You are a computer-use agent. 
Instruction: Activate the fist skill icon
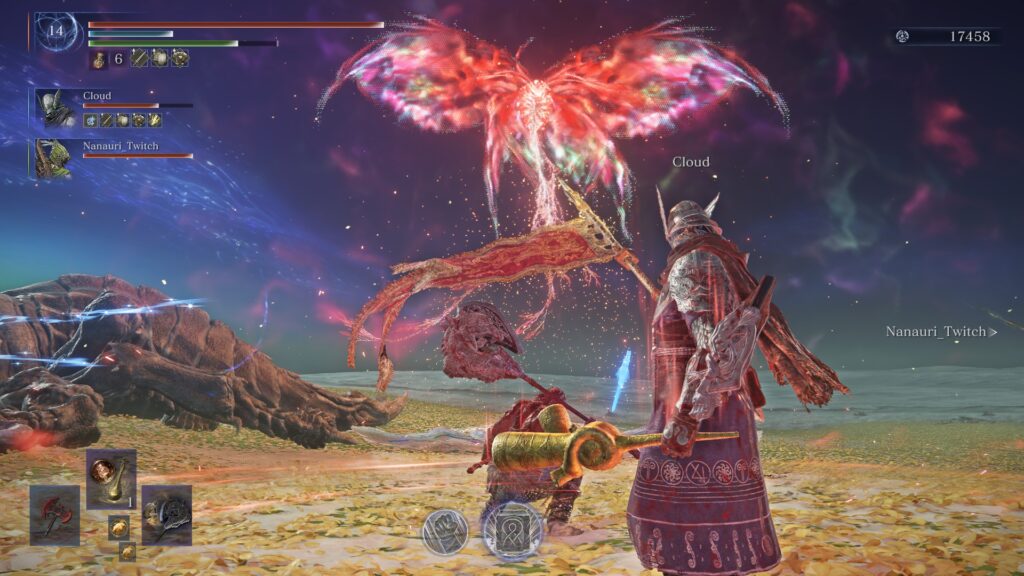tap(445, 530)
